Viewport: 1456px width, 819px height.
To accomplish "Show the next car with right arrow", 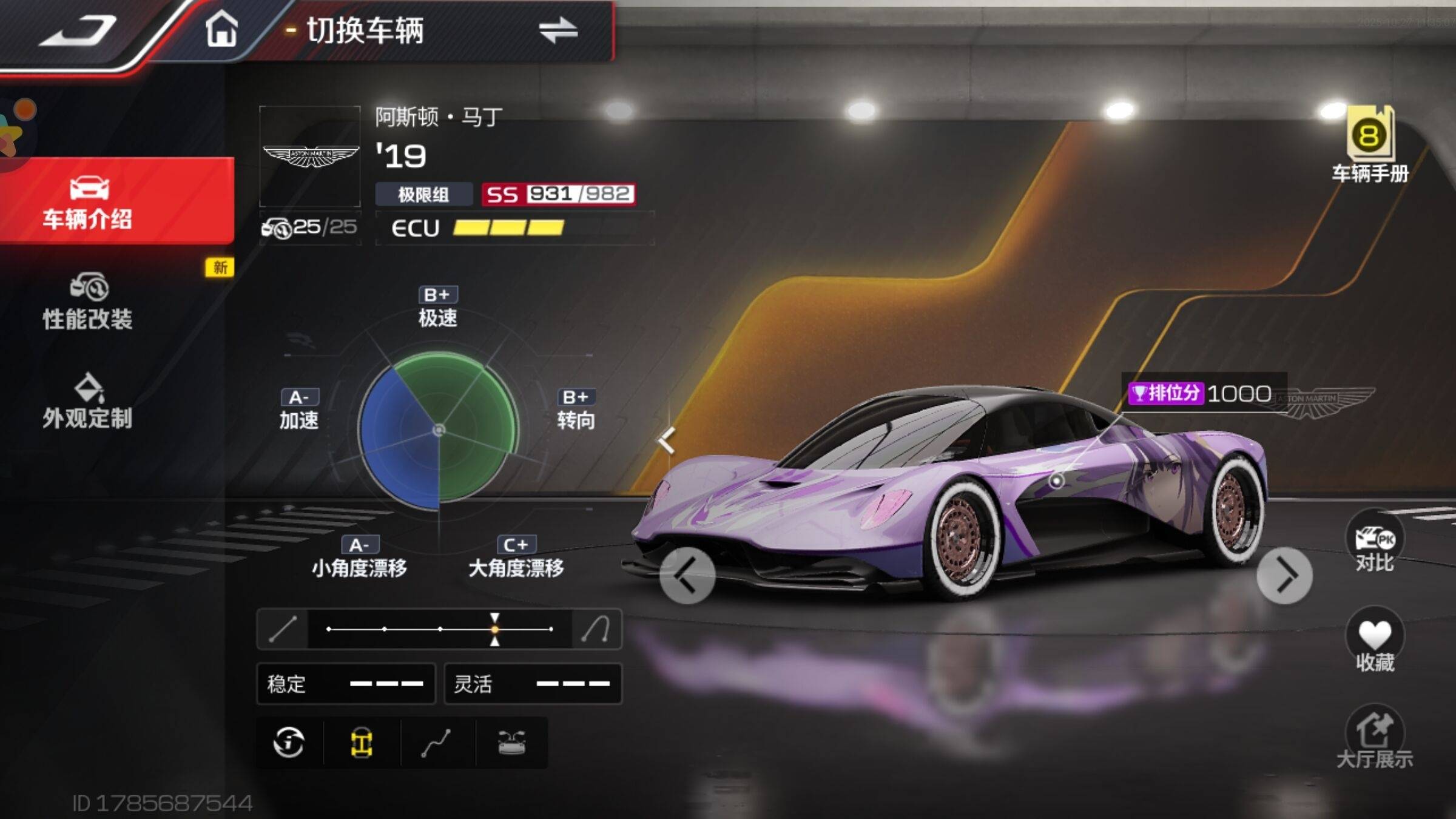I will (1284, 576).
